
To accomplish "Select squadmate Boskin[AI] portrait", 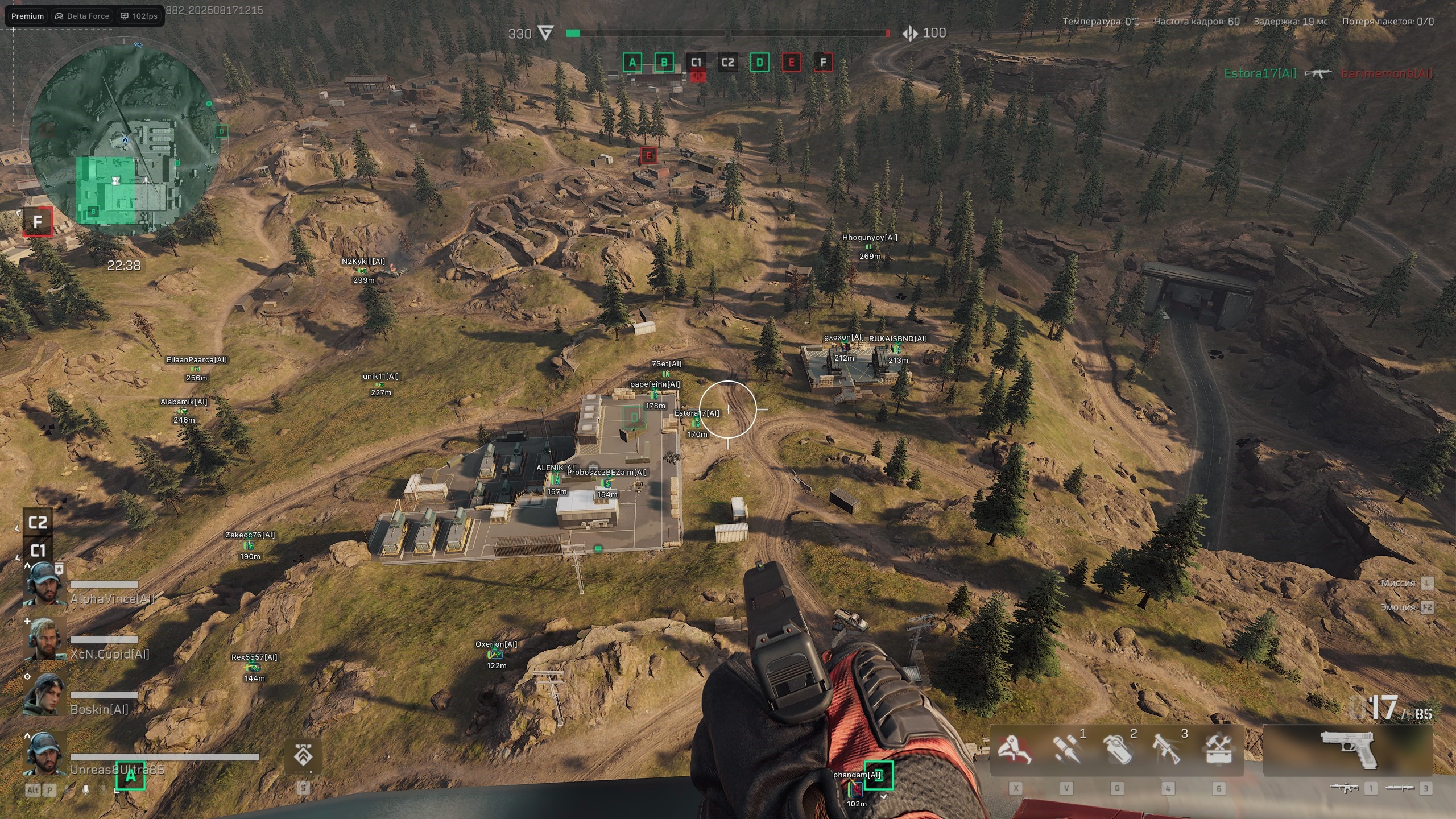I will 44,694.
